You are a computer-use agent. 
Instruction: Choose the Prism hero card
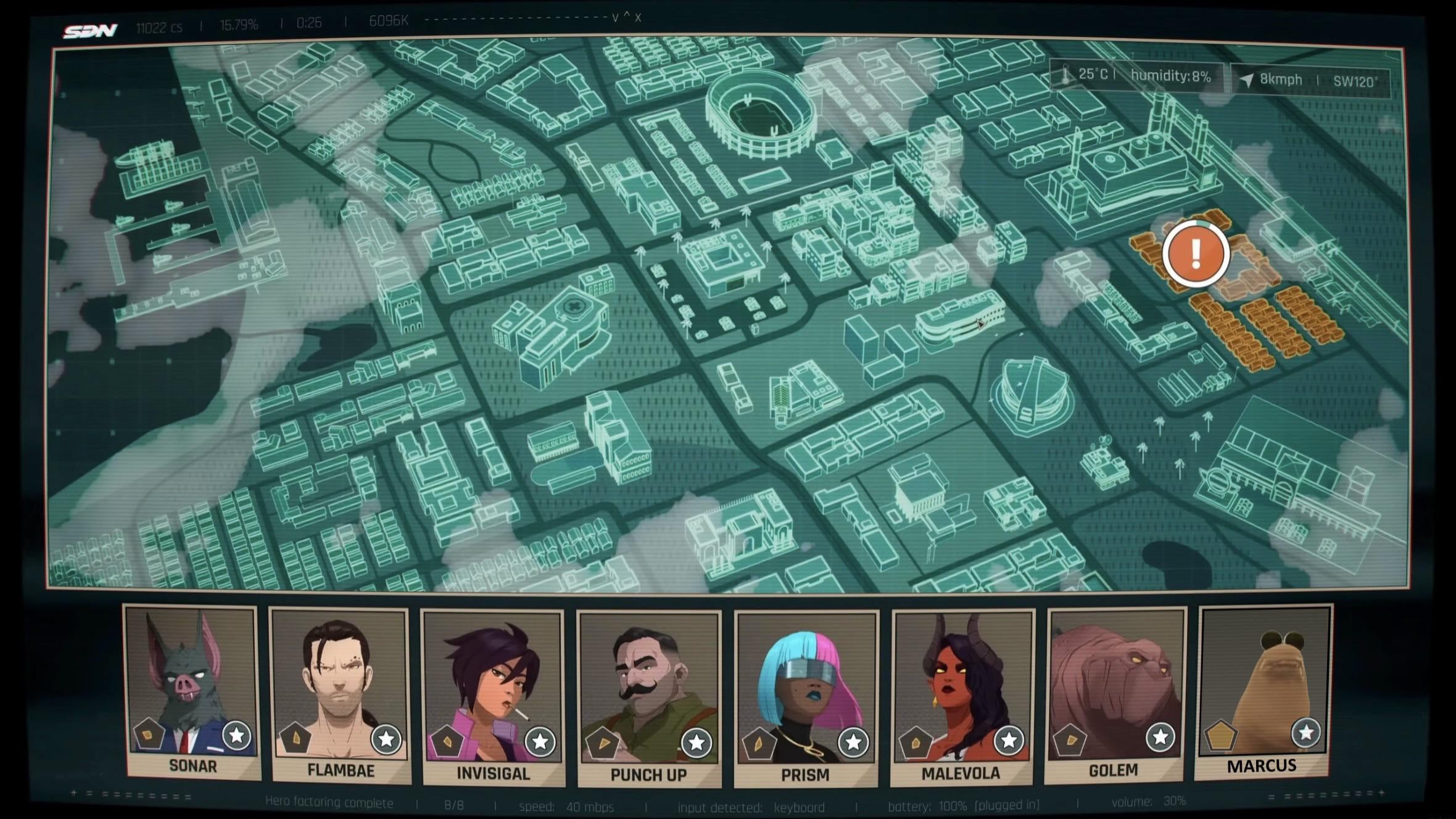point(806,697)
